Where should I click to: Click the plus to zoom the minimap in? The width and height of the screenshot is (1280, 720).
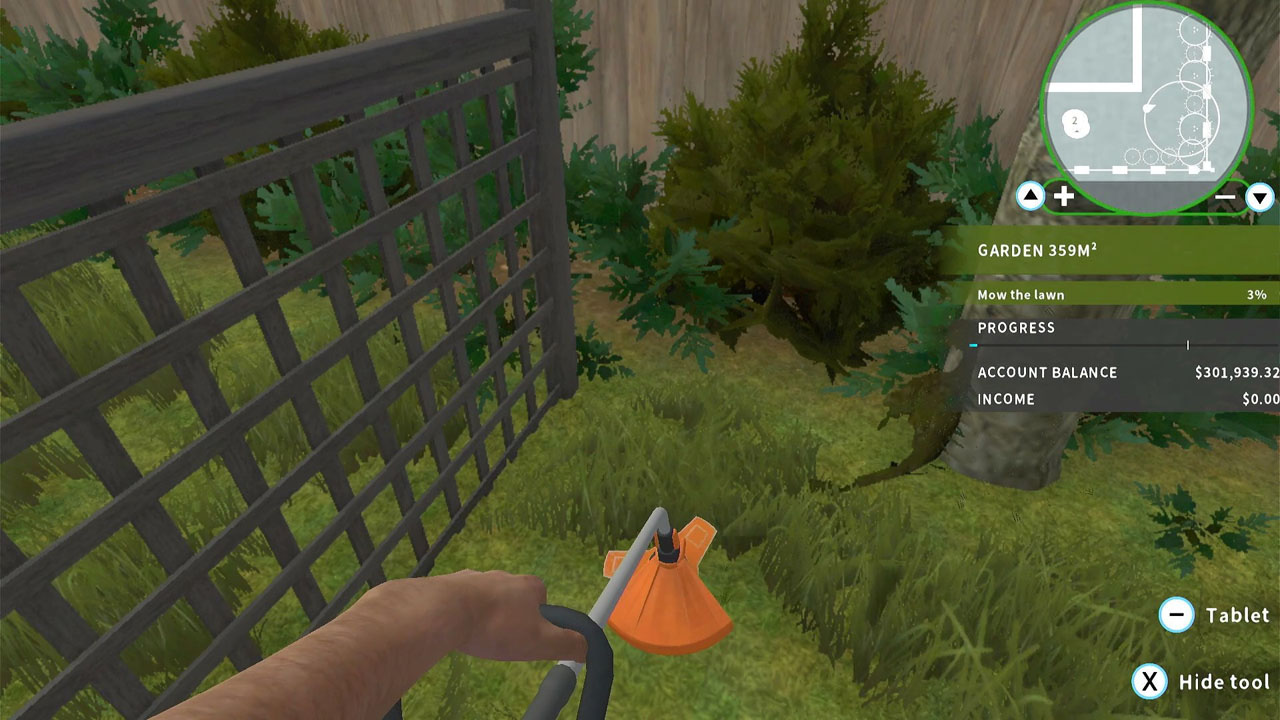tap(1066, 196)
